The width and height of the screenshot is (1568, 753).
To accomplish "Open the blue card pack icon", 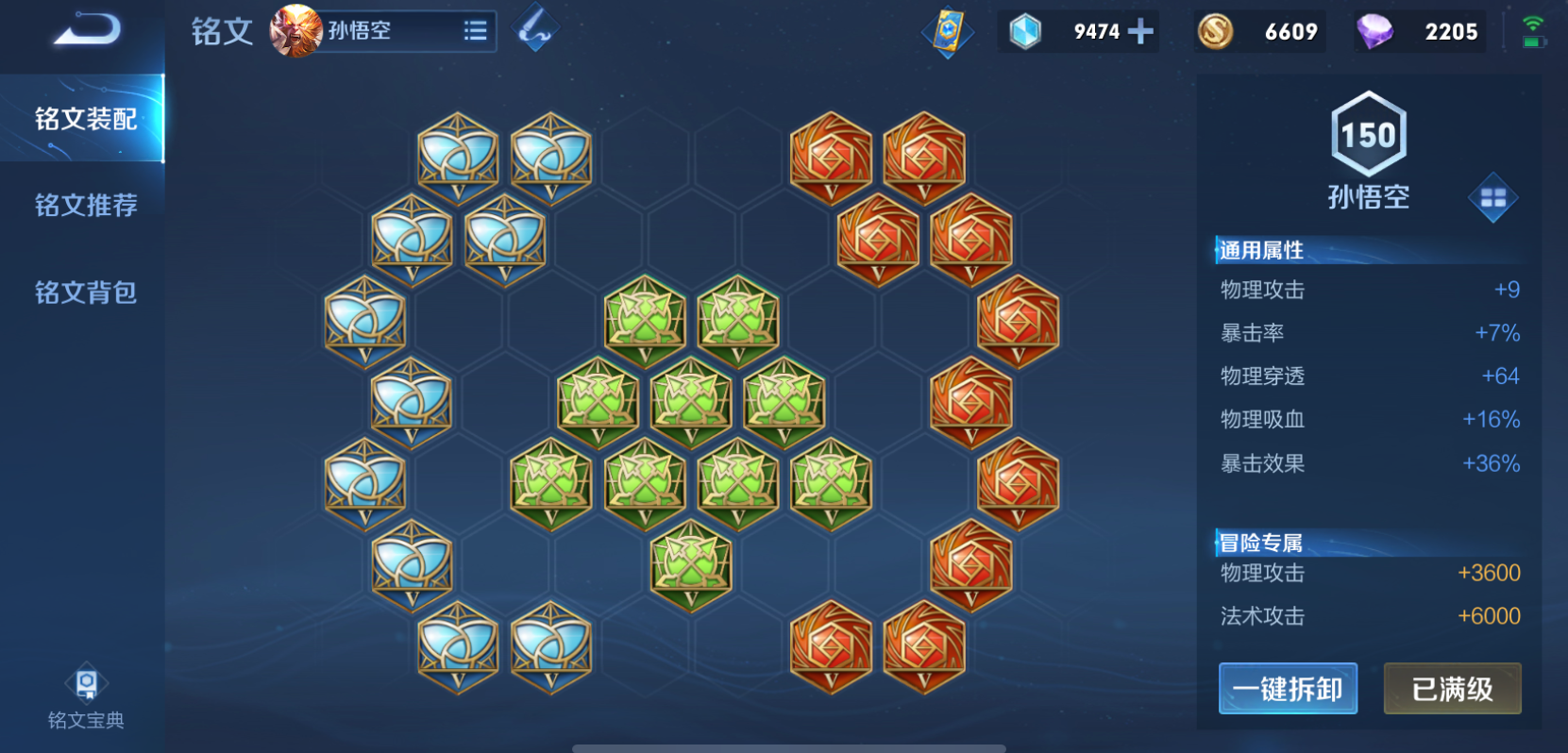I will (x=948, y=31).
